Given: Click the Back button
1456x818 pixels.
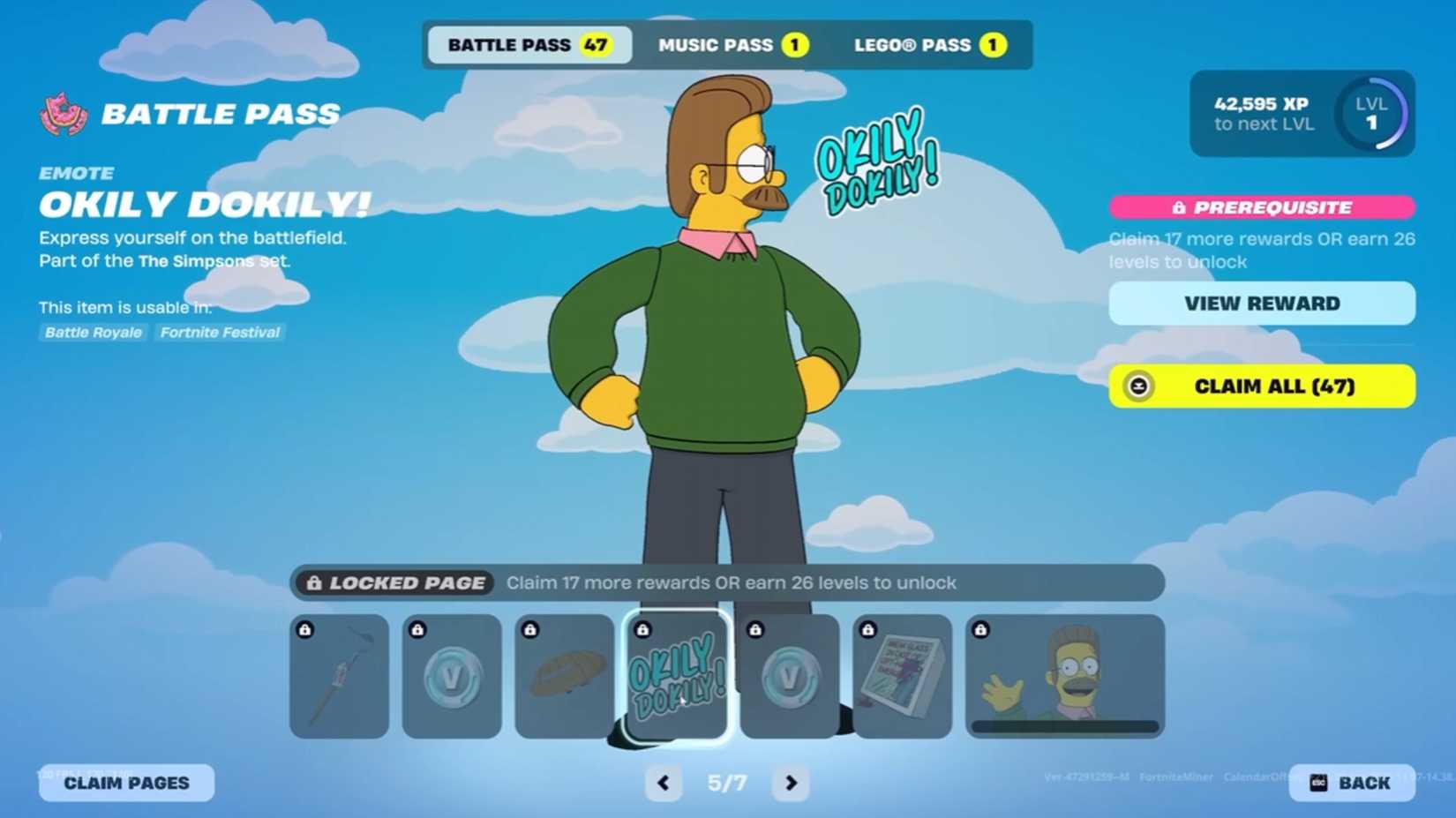Looking at the screenshot, I should click(1362, 783).
